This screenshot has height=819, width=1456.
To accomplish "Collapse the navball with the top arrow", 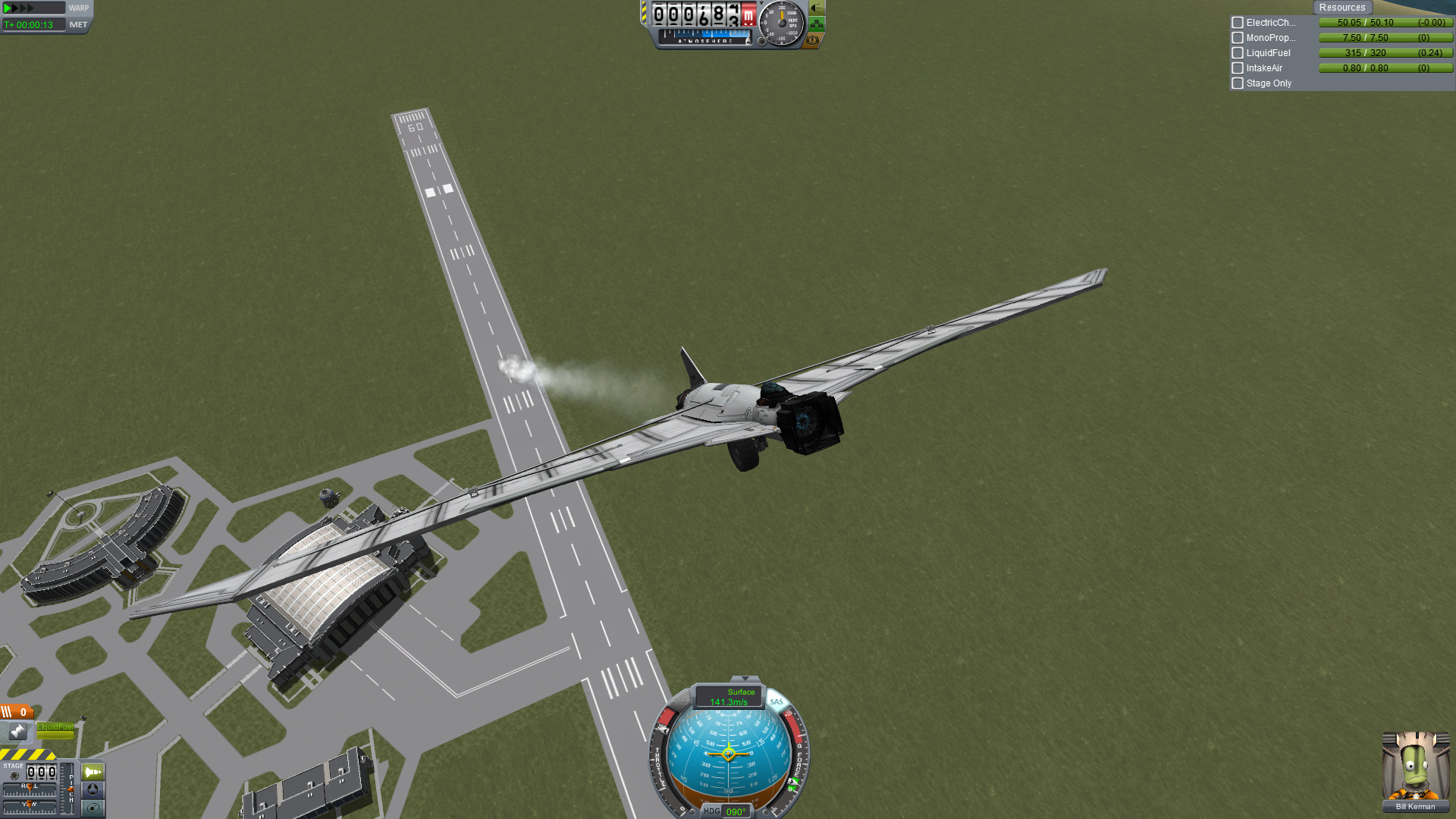I will pyautogui.click(x=745, y=679).
